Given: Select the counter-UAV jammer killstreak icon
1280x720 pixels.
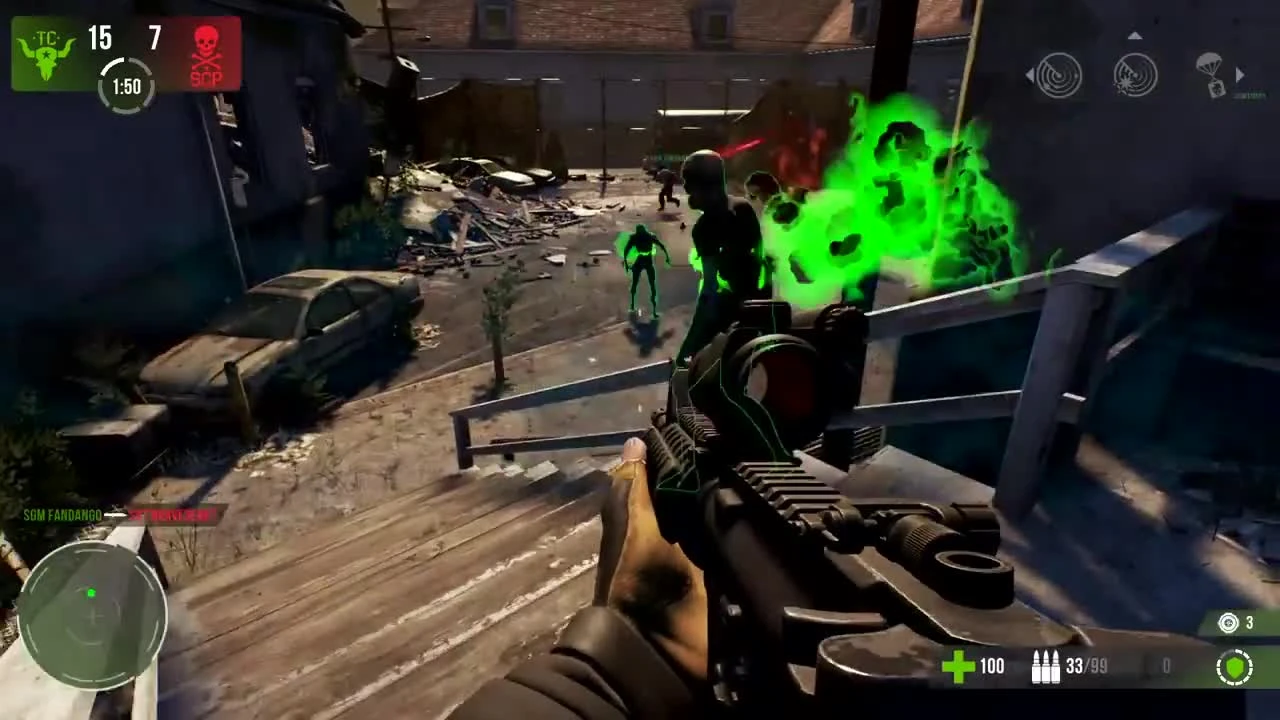Looking at the screenshot, I should 1135,75.
